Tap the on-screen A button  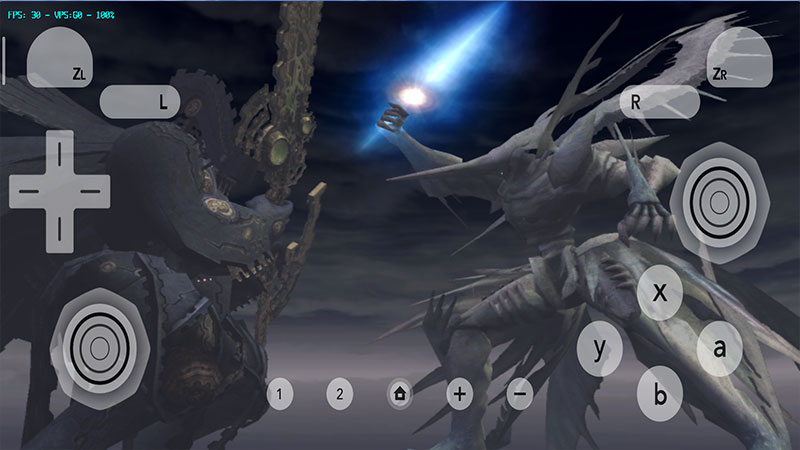719,348
